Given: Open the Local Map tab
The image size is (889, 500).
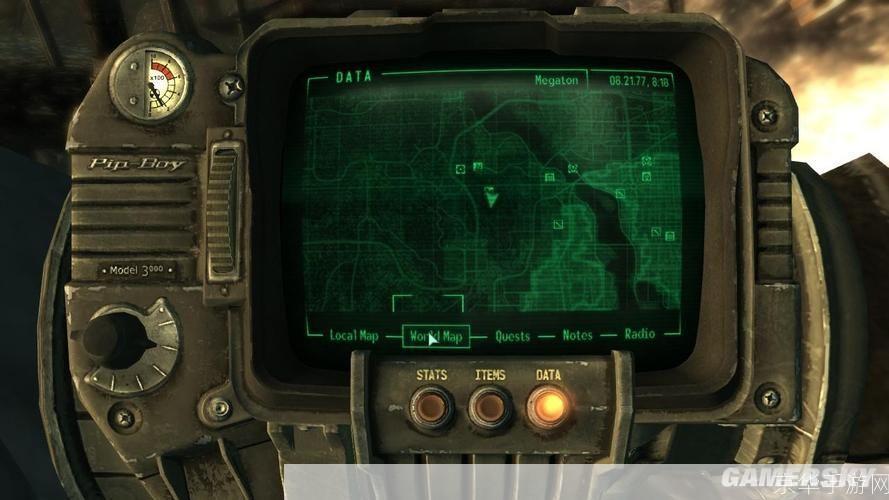Looking at the screenshot, I should [353, 336].
